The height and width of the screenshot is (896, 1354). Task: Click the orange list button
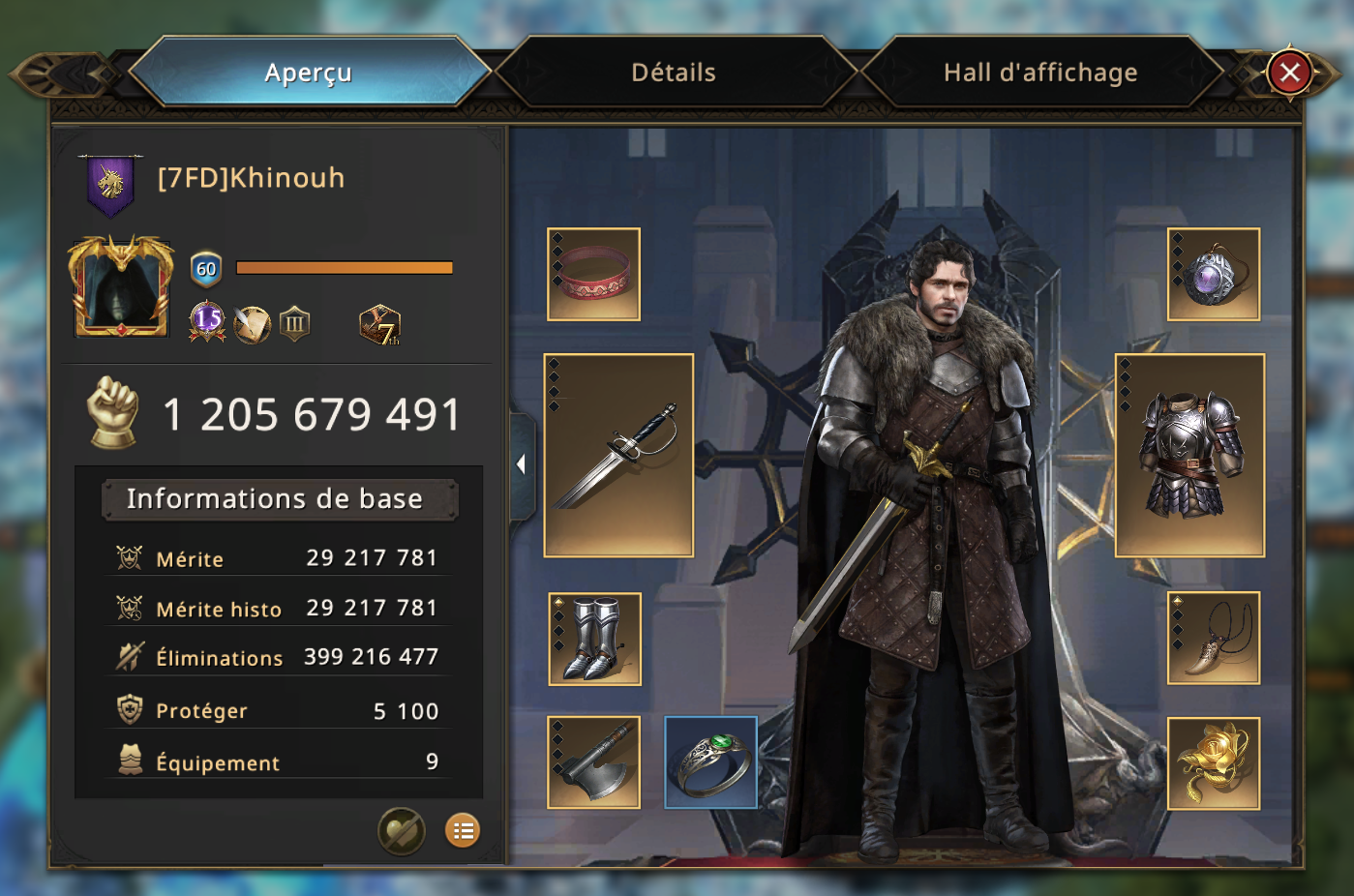463,830
